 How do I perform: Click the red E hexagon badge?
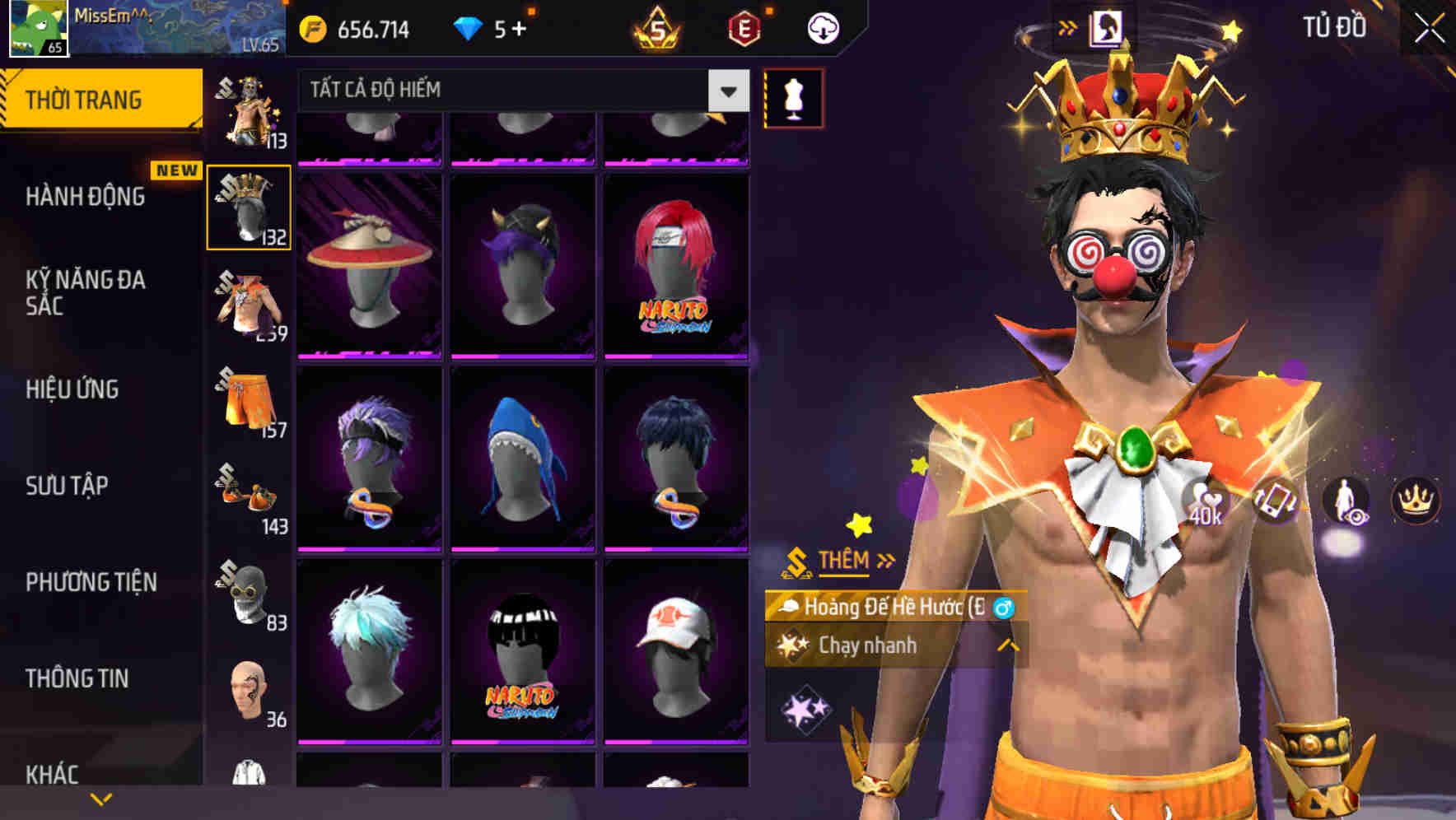[741, 26]
